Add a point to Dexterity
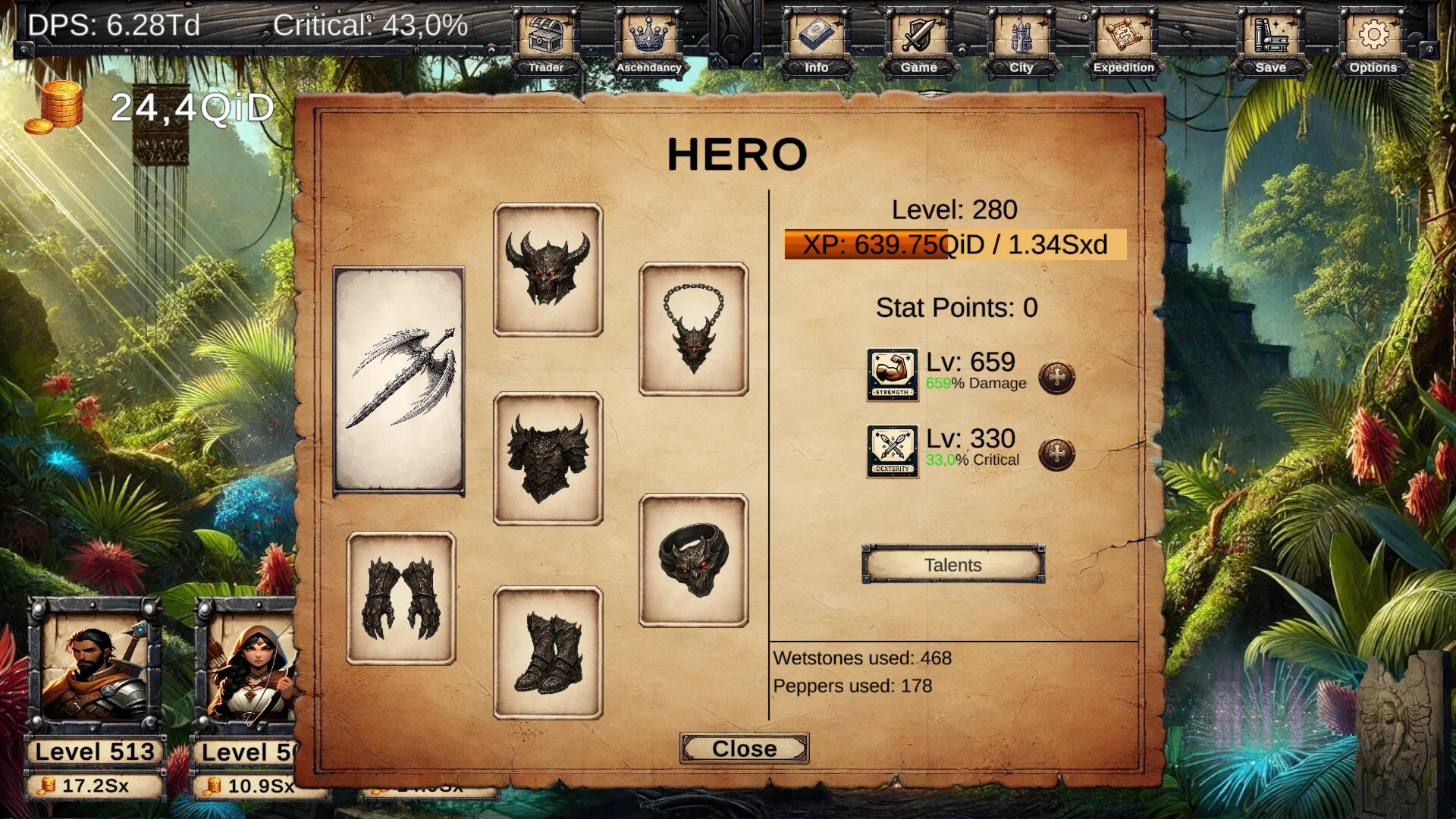 point(1056,453)
